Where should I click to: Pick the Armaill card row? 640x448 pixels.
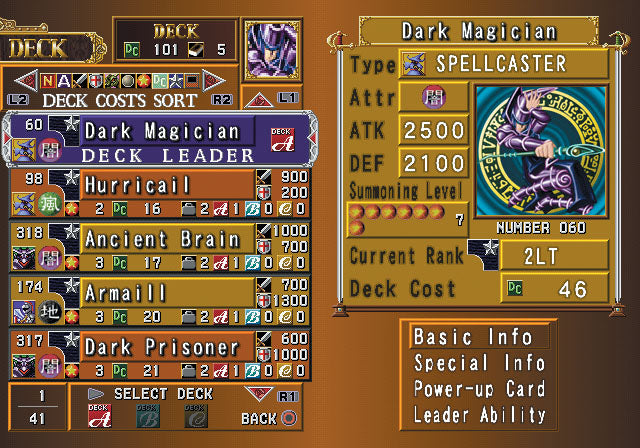click(160, 301)
